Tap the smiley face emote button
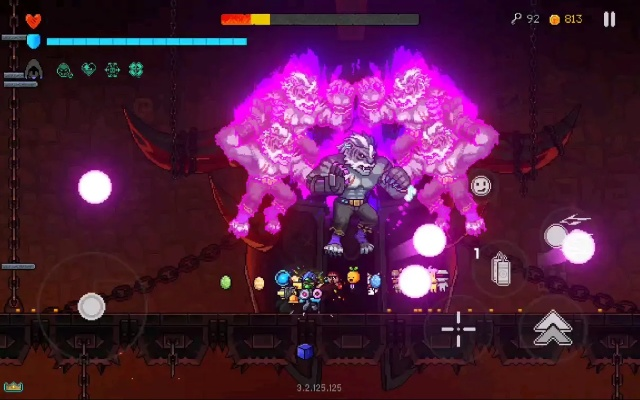Screen dimensions: 640x400 (x=481, y=186)
